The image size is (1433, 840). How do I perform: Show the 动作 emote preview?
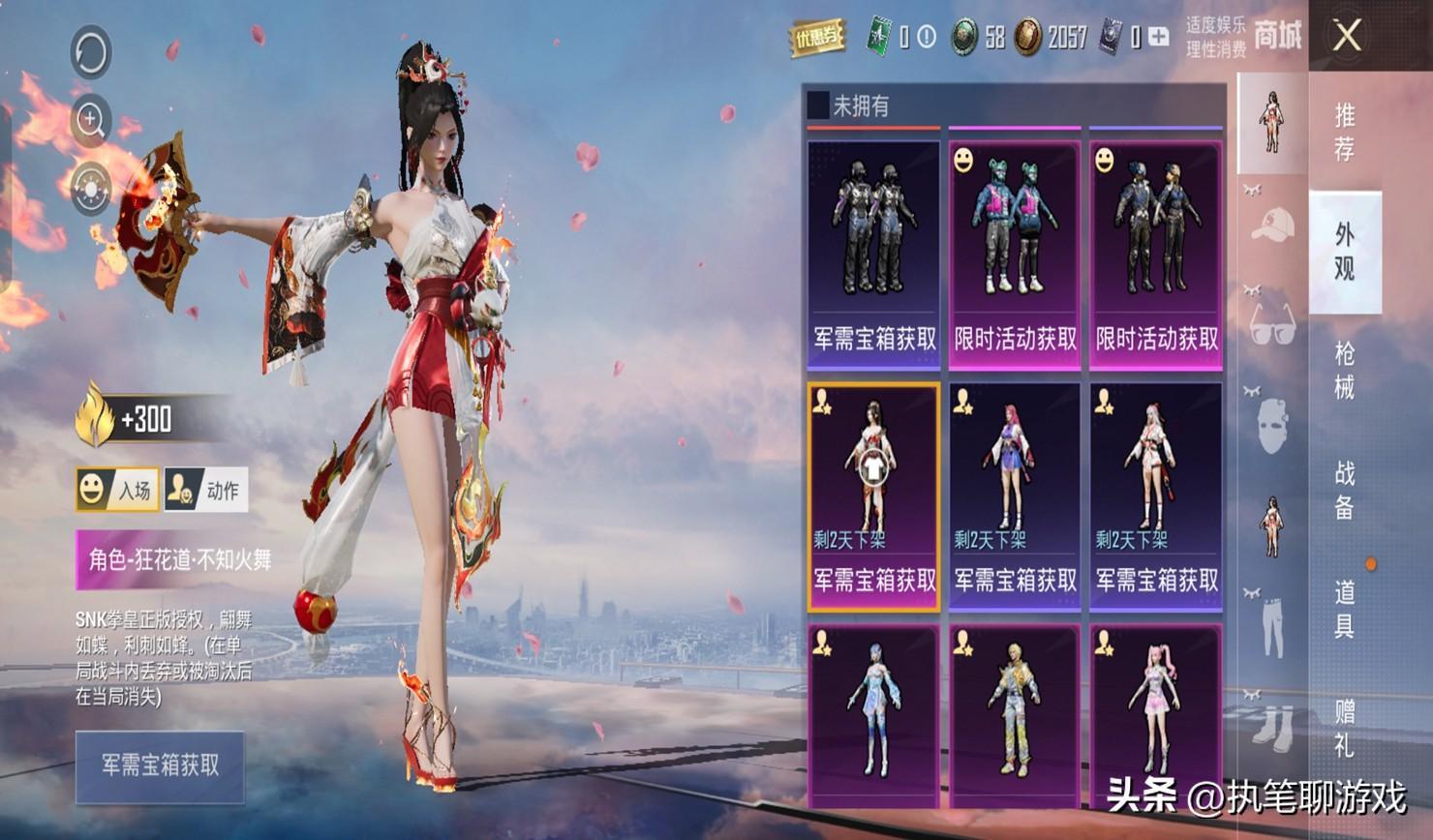click(206, 490)
